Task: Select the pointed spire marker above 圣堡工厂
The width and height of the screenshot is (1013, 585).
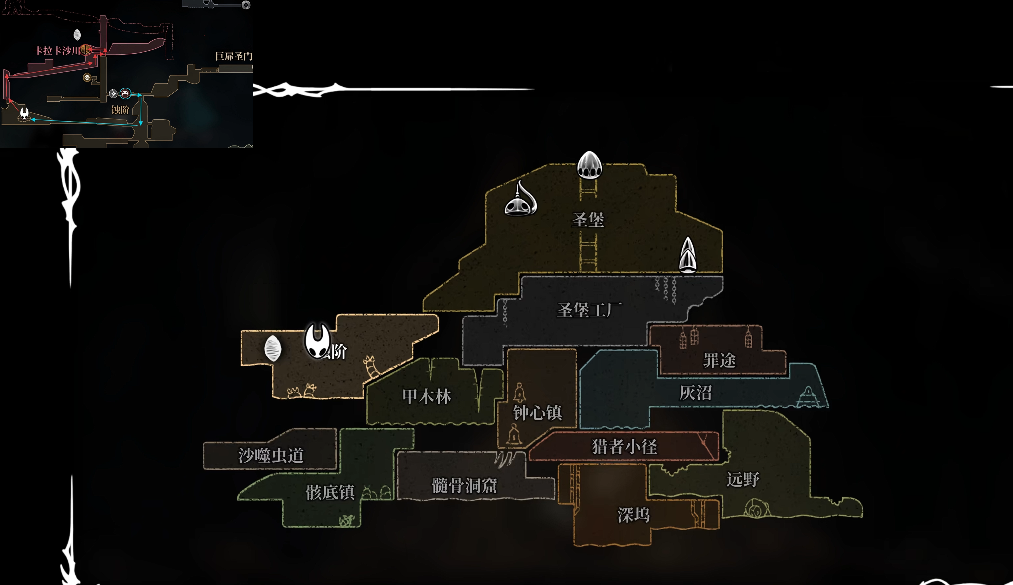Action: point(688,256)
